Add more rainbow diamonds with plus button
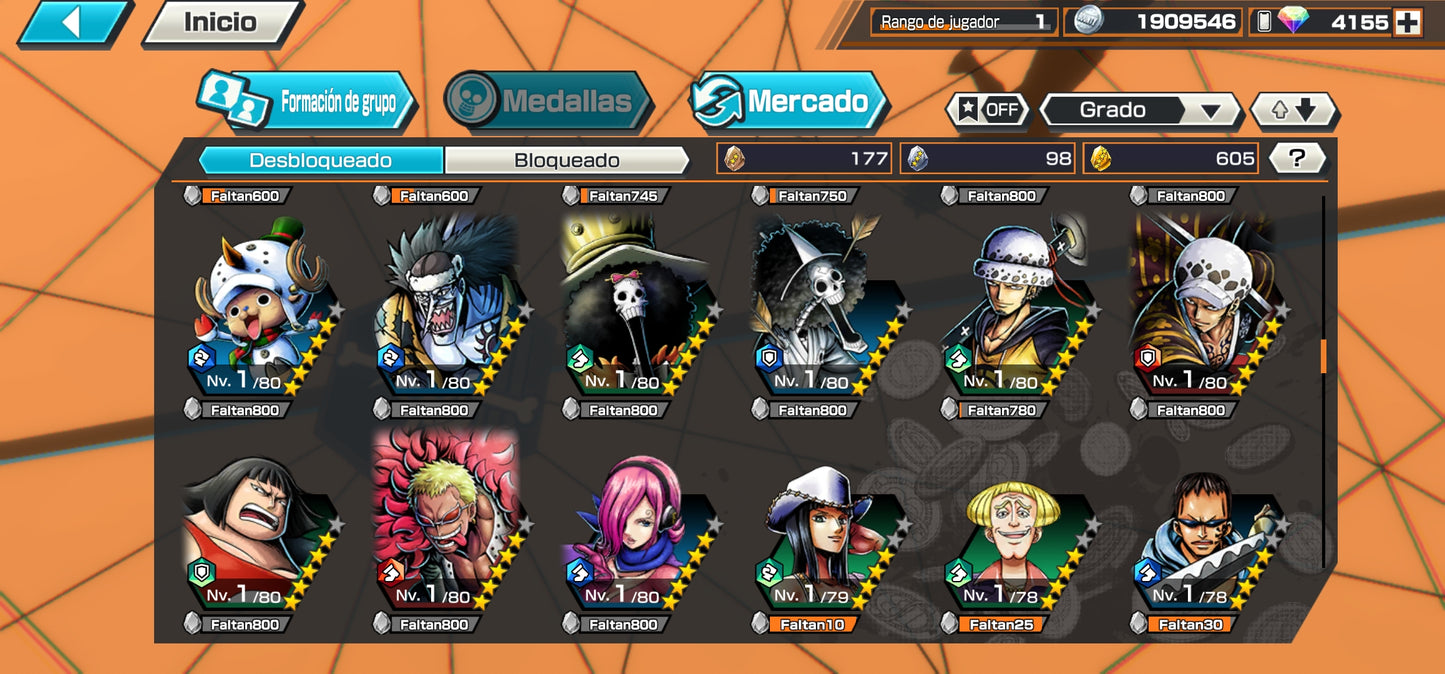This screenshot has width=1445, height=674. 1407,22
